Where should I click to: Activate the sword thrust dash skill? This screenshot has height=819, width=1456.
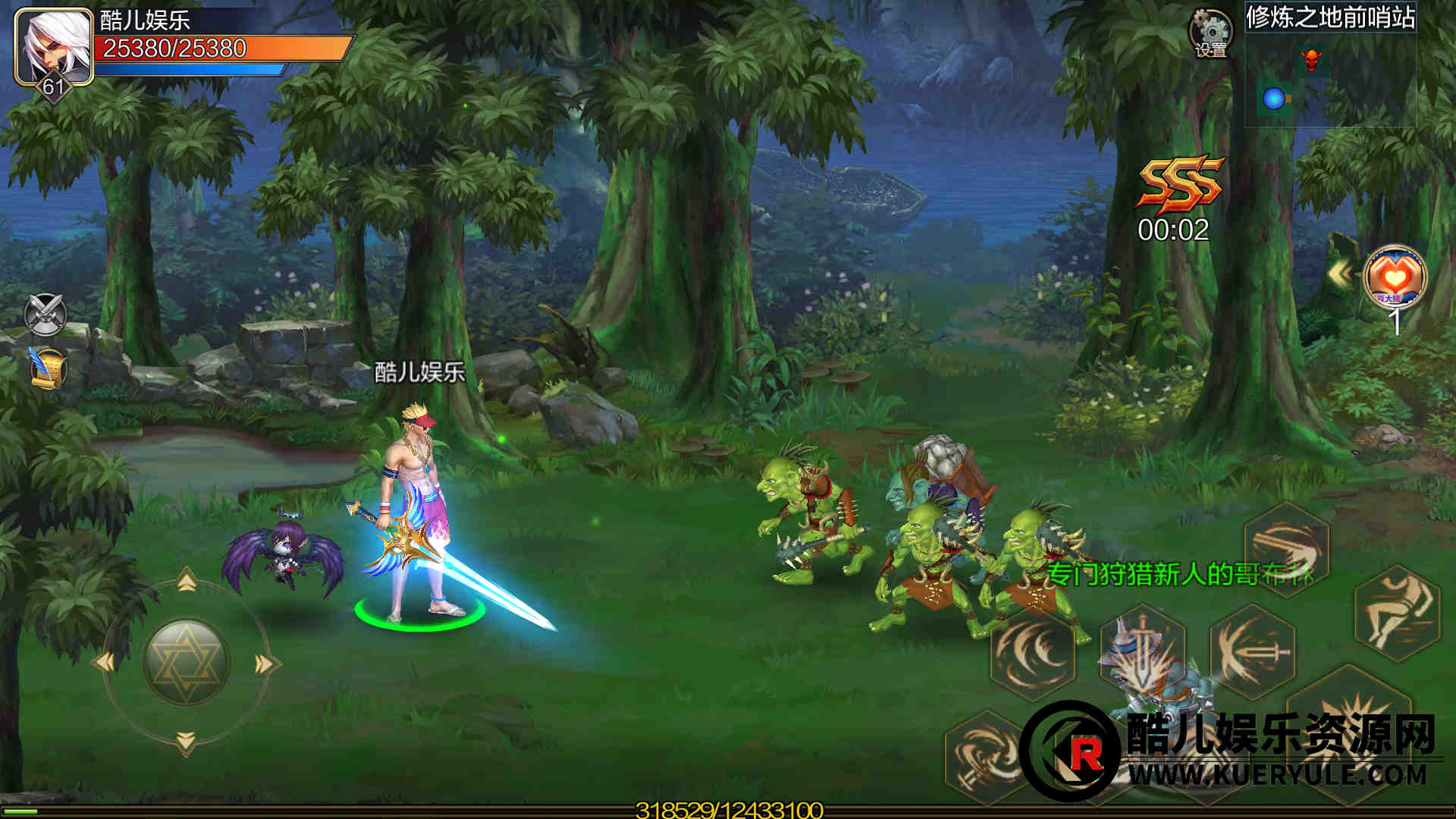pyautogui.click(x=1252, y=651)
